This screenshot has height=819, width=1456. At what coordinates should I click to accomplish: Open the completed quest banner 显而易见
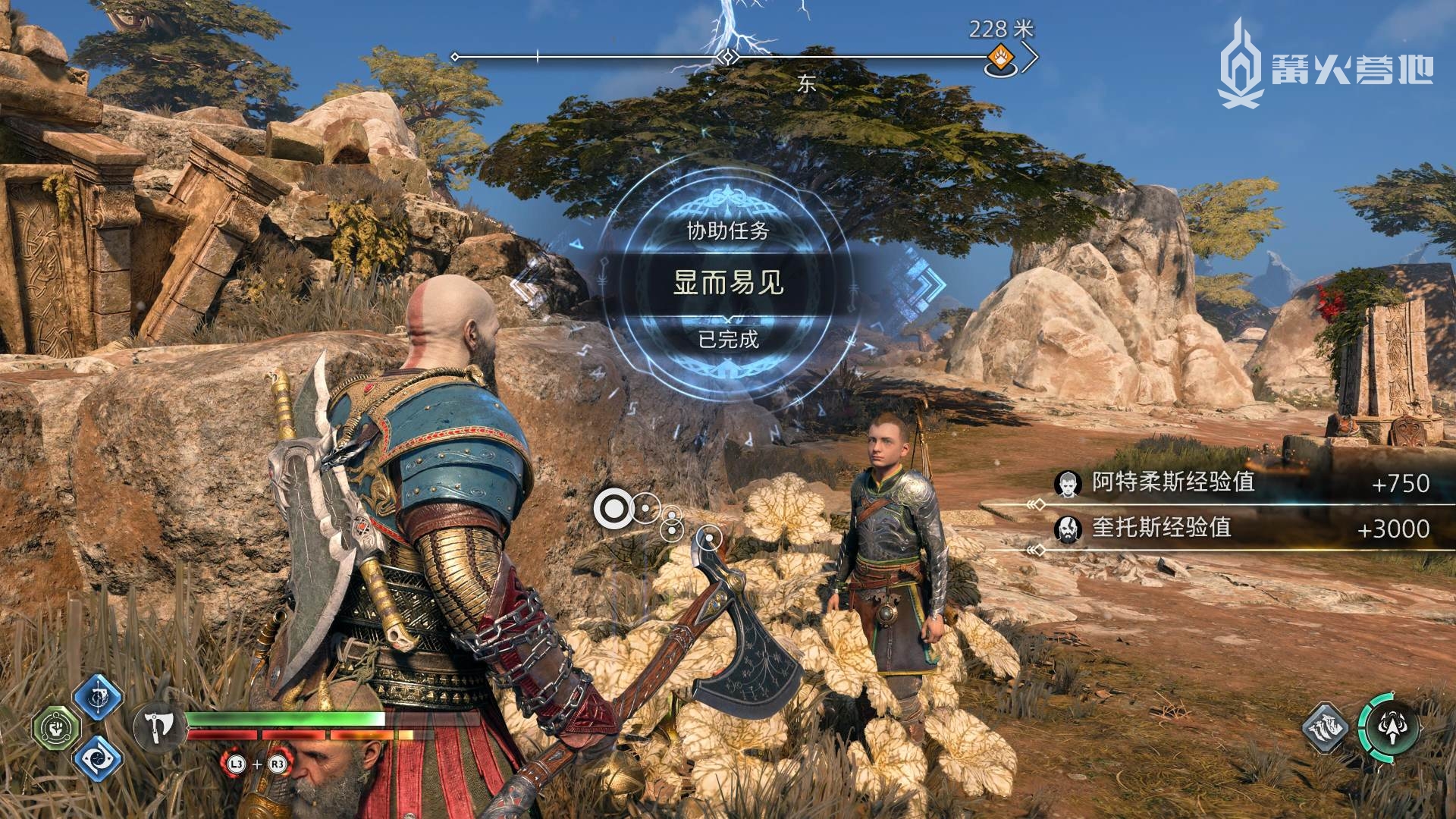[728, 283]
